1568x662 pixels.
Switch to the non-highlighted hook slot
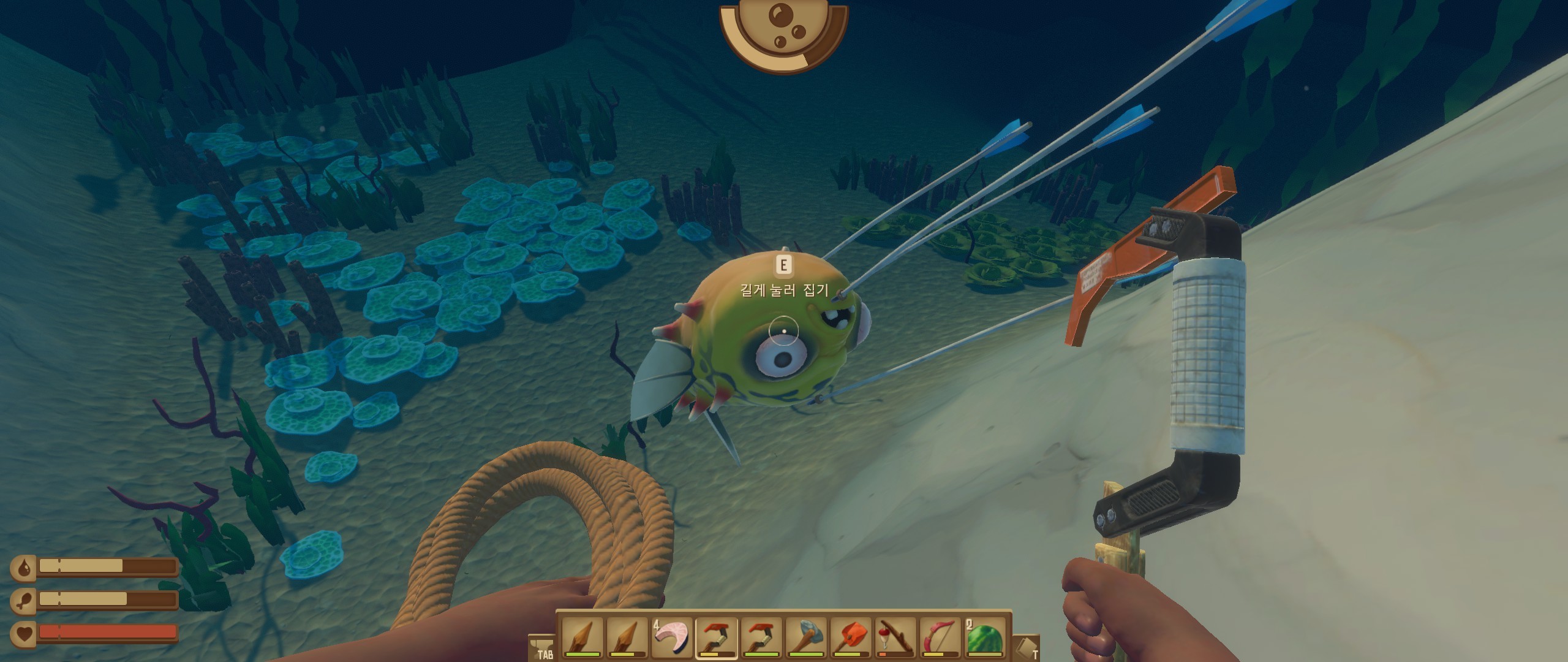pyautogui.click(x=761, y=637)
